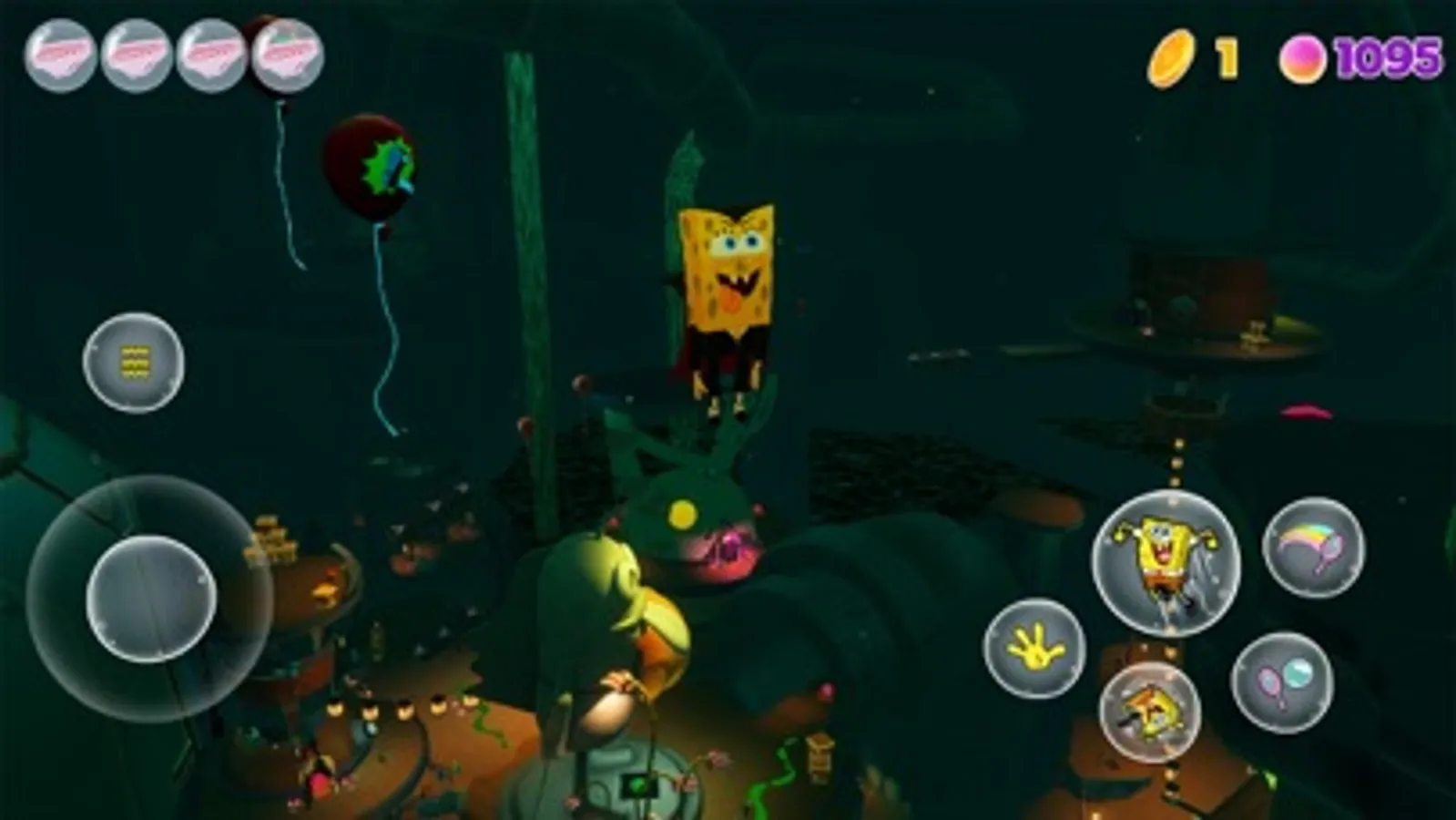Open the pause menu with yellow lines icon
This screenshot has height=820, width=1456.
click(133, 363)
